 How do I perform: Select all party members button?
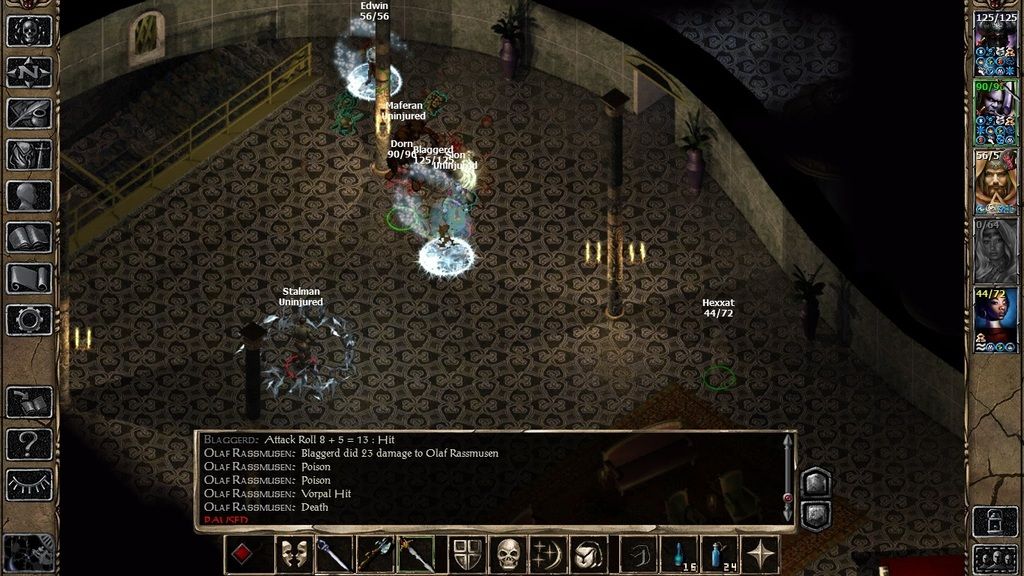(995, 558)
